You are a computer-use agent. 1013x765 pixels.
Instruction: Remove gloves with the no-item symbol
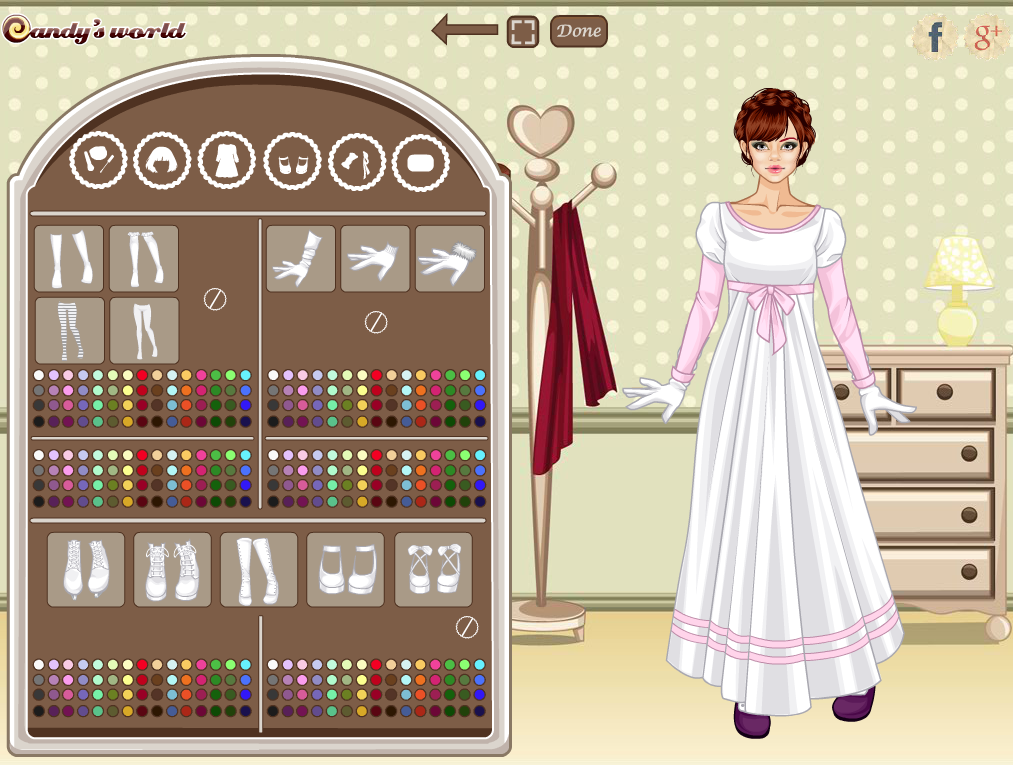click(376, 321)
